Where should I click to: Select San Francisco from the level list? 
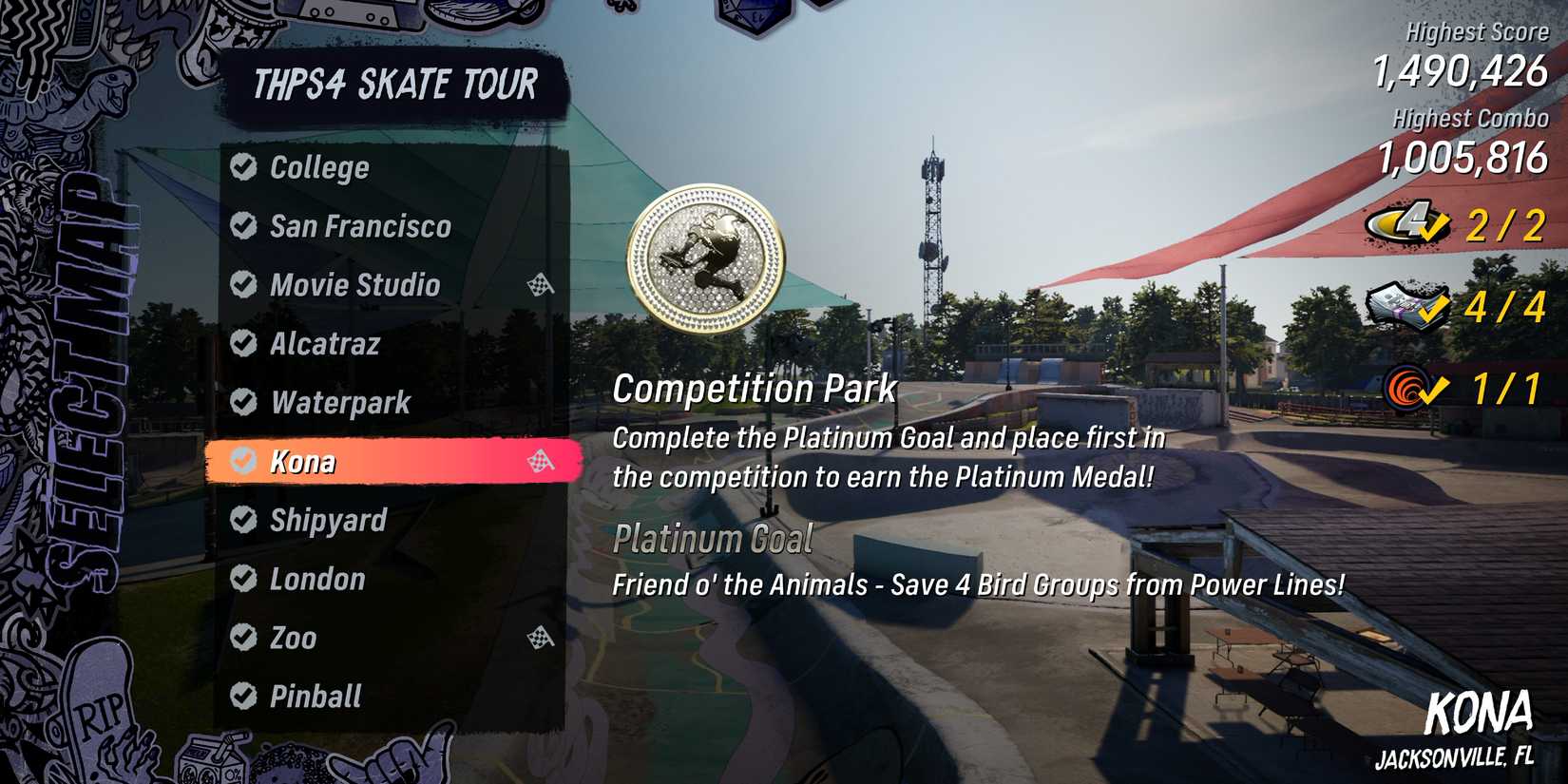[359, 226]
